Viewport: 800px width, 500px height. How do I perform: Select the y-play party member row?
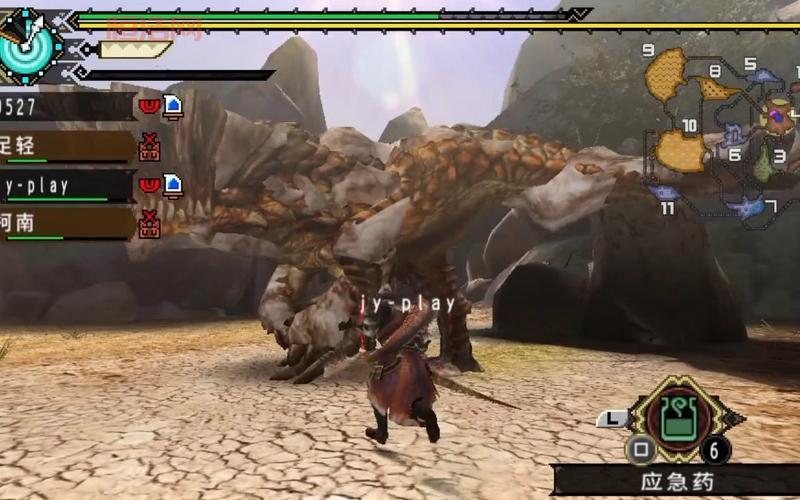click(x=66, y=185)
